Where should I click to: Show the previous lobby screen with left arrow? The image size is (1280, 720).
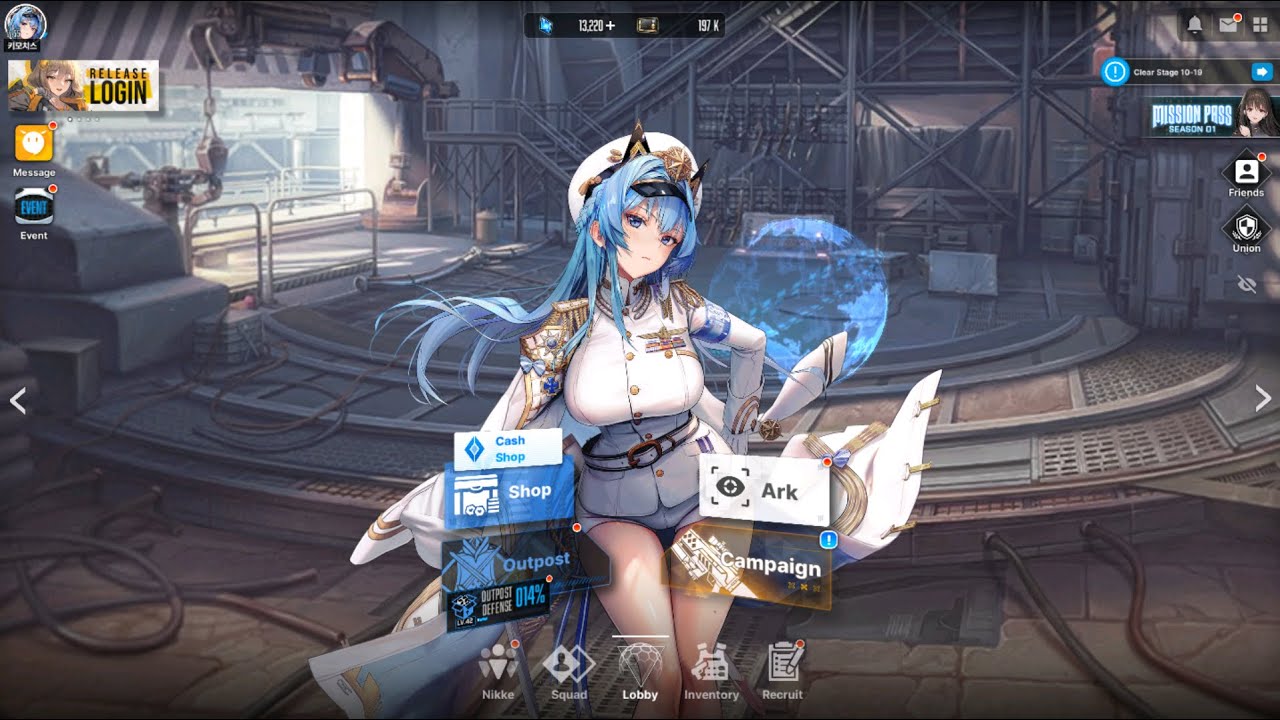(17, 401)
